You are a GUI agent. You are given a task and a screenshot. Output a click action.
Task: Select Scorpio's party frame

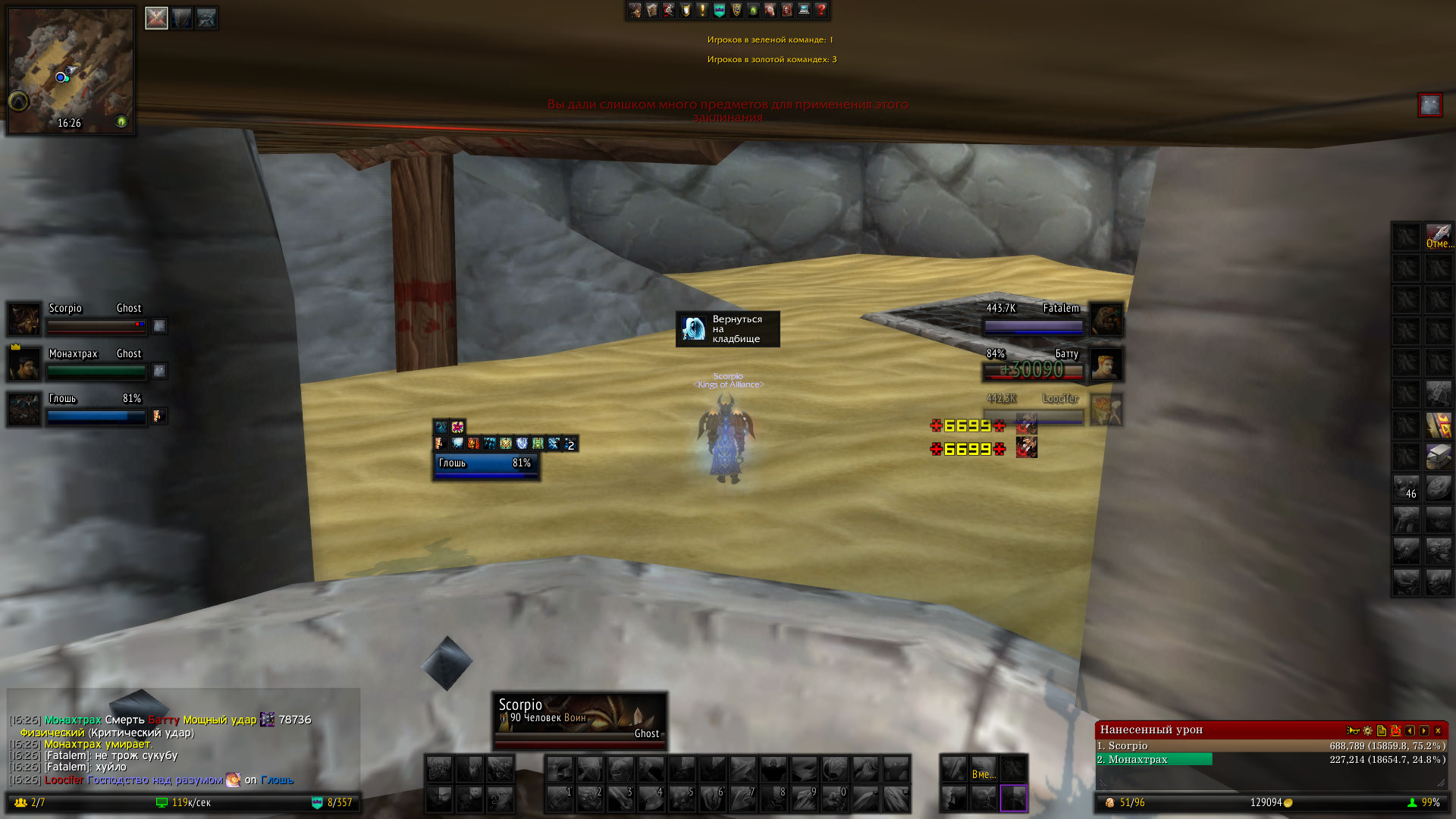(x=95, y=318)
